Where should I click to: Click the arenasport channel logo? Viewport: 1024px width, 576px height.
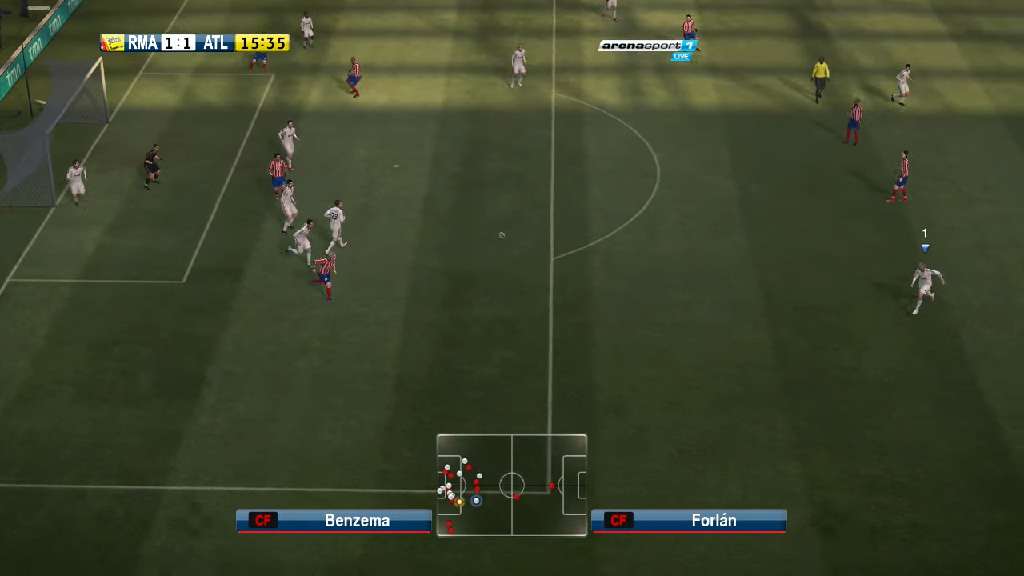click(x=646, y=46)
